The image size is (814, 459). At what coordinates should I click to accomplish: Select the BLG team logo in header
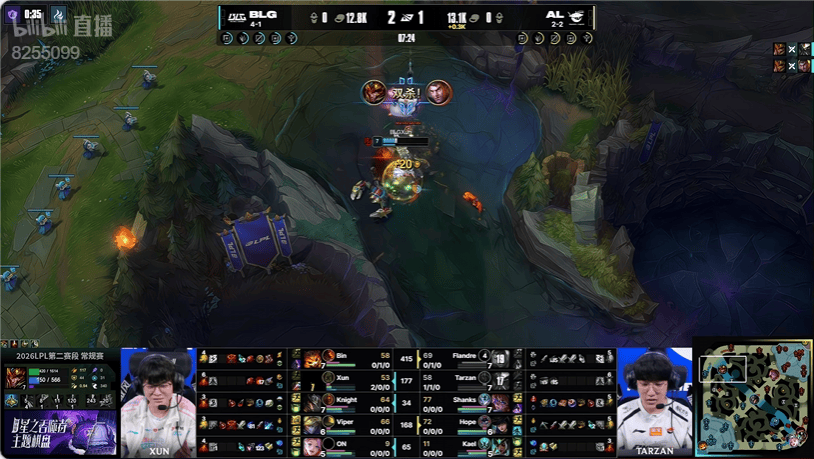(x=236, y=16)
